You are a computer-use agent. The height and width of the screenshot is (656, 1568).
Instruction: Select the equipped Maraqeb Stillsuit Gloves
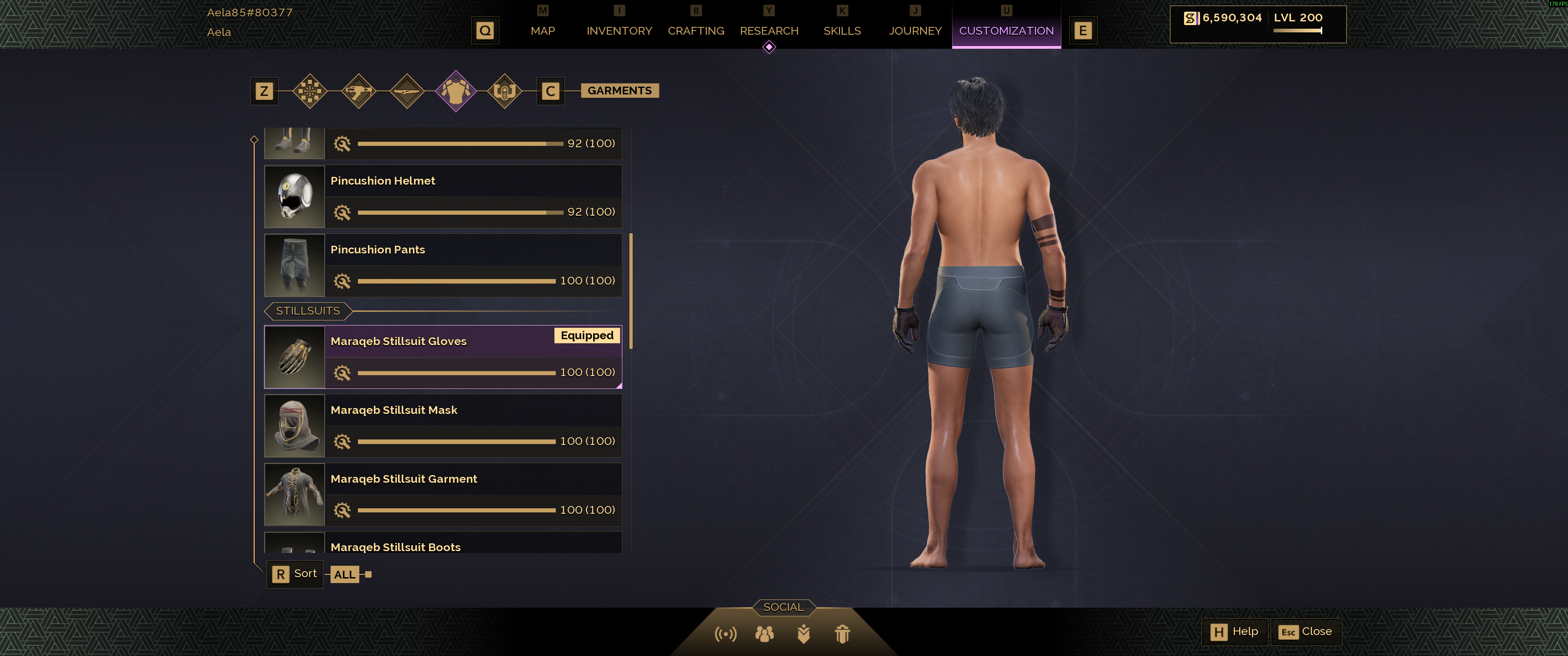pos(443,356)
